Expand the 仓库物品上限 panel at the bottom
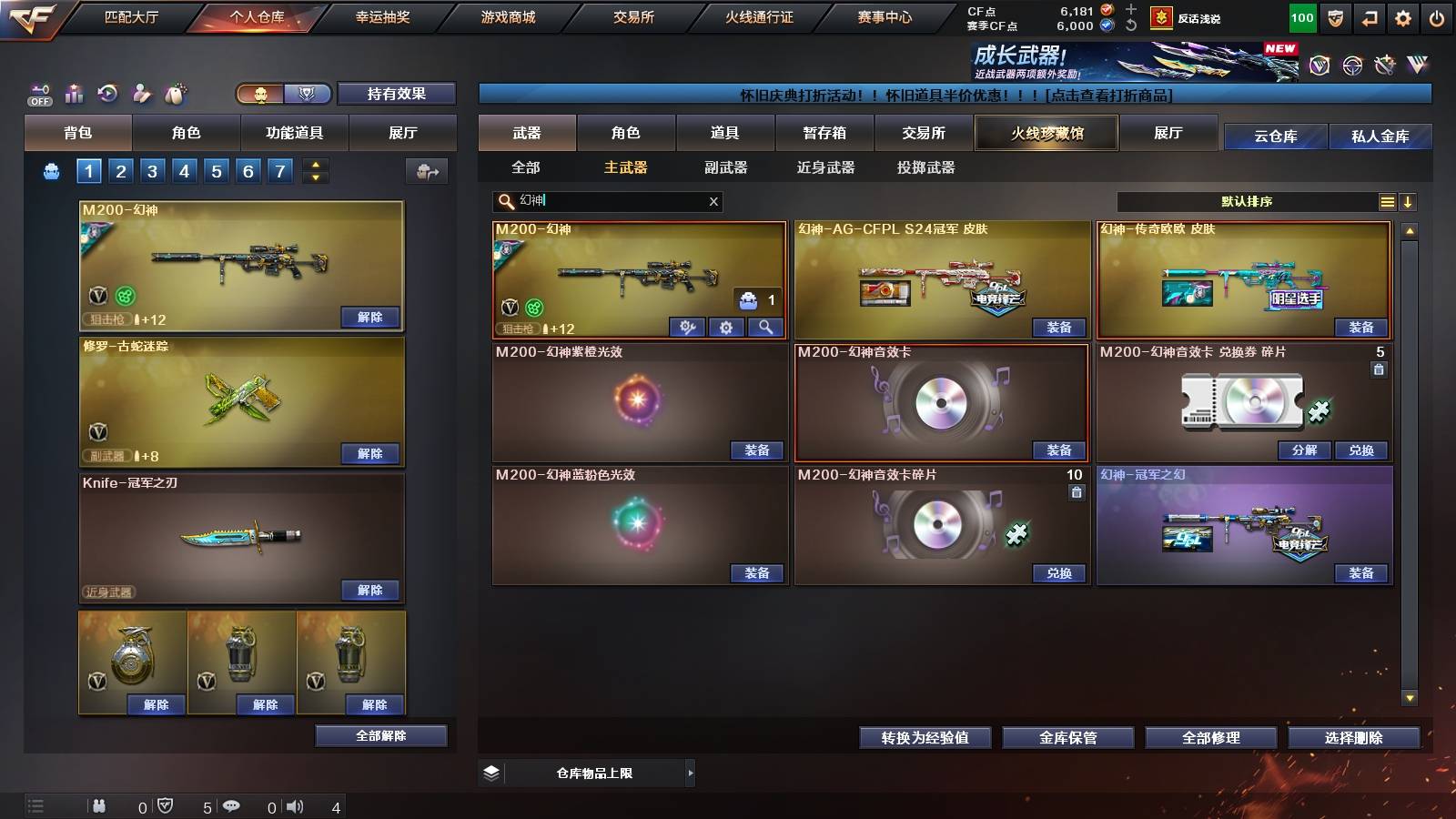Viewport: 1456px width, 819px height. coord(690,773)
